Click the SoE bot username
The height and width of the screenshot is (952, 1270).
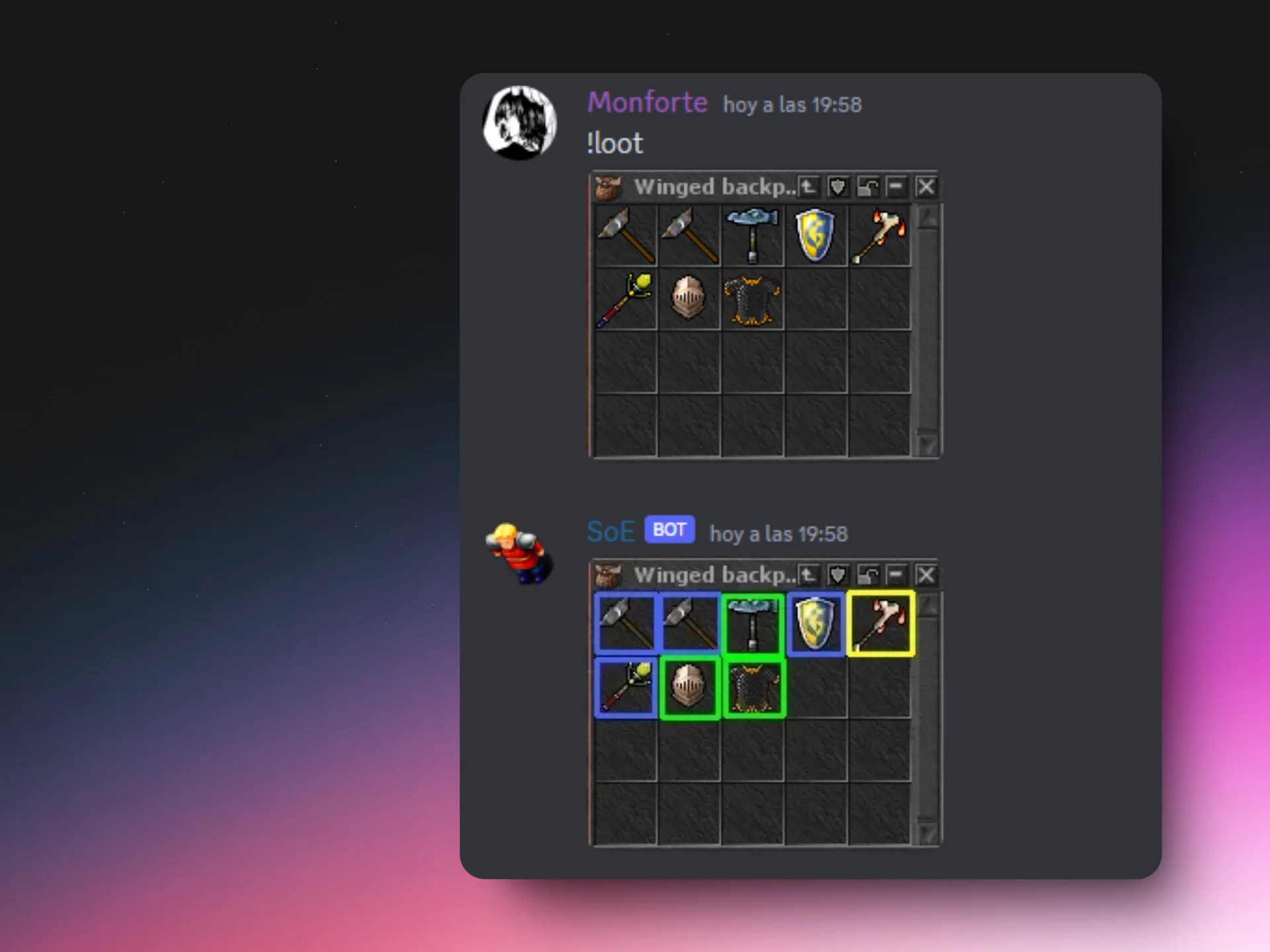coord(610,531)
